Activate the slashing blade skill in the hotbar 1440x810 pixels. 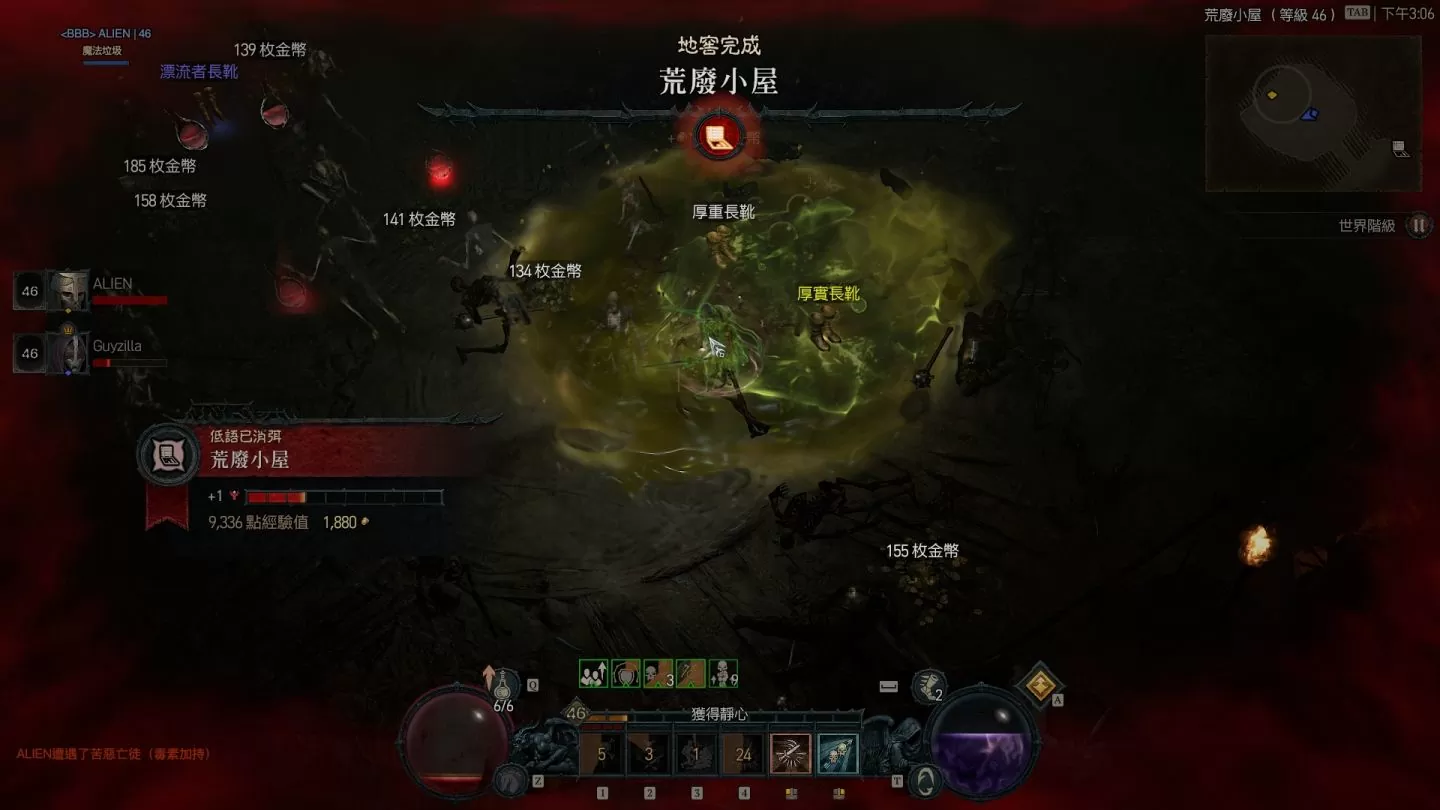tap(790, 755)
